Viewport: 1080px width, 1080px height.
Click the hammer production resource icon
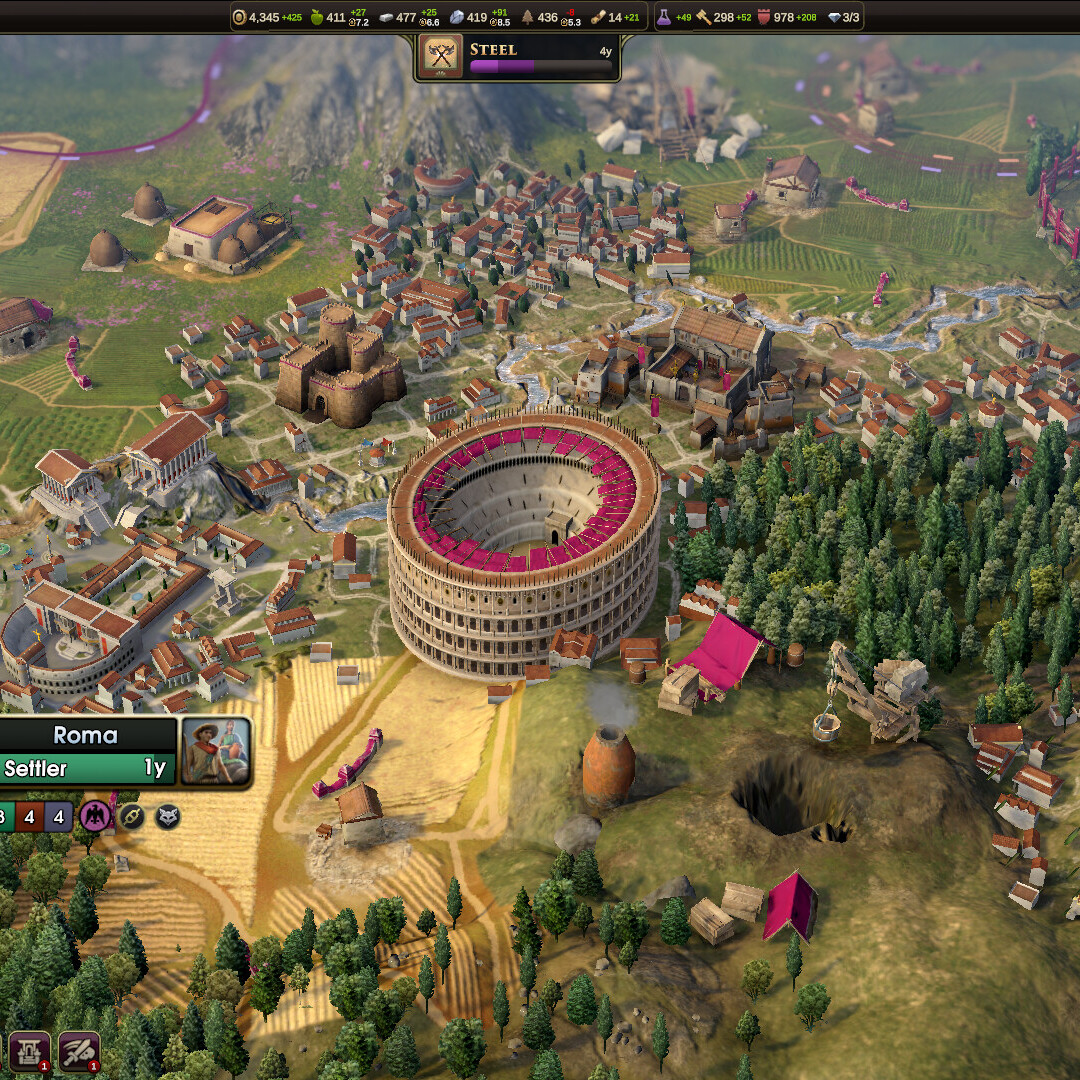tap(703, 17)
